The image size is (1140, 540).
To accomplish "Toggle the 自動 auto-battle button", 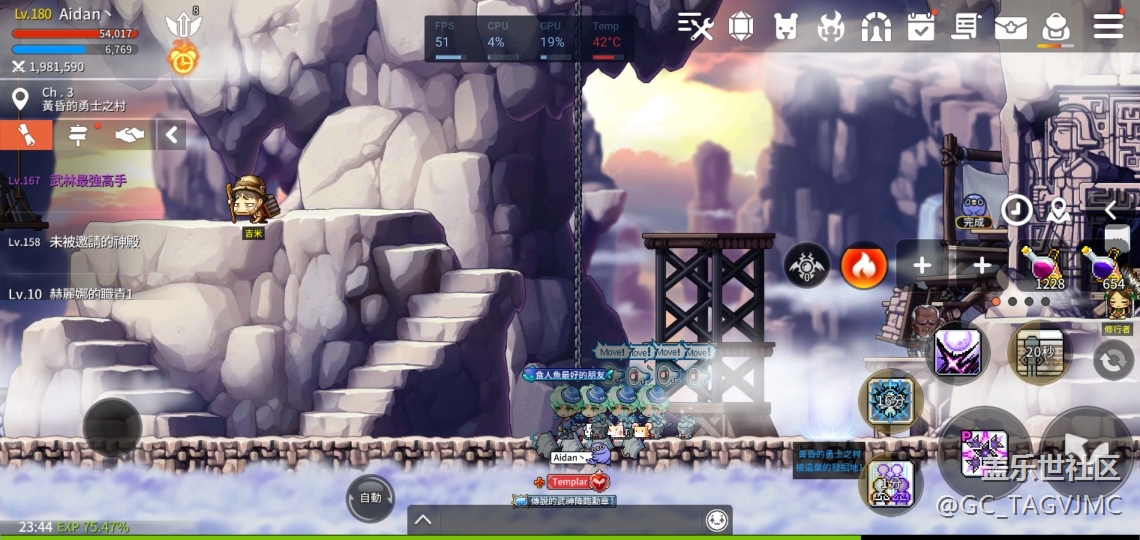I will [x=370, y=497].
